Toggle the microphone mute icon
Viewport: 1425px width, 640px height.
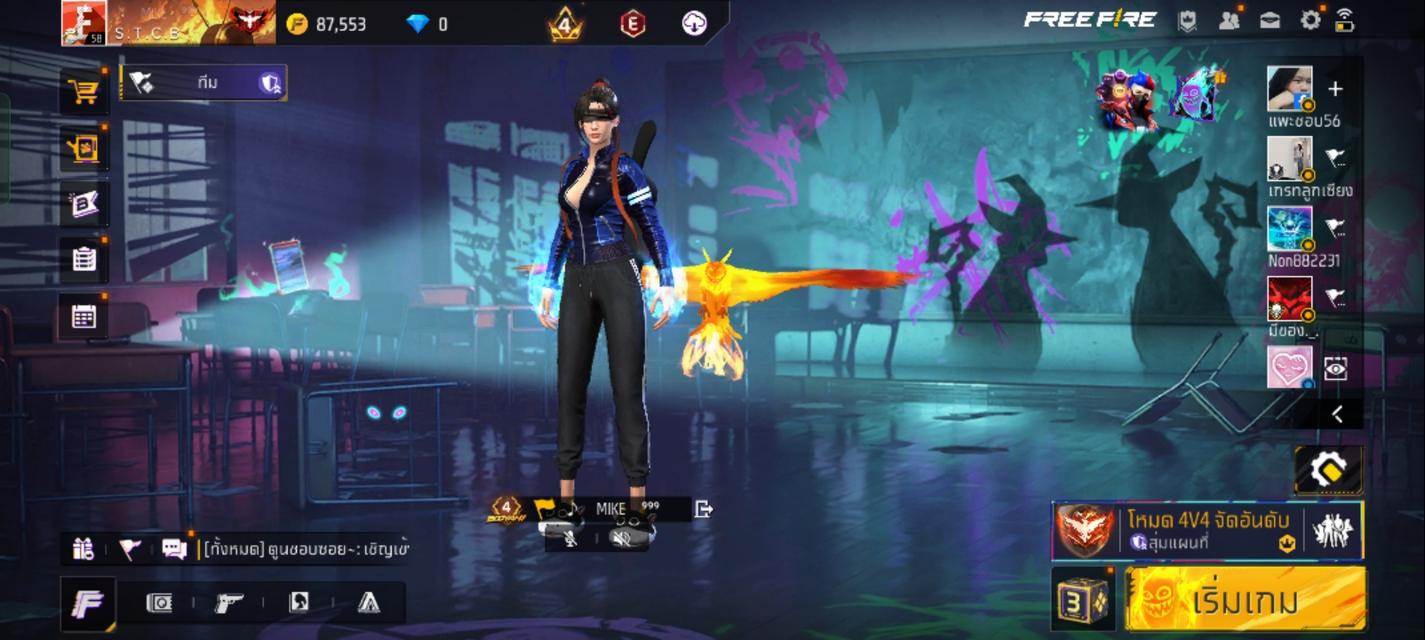572,539
